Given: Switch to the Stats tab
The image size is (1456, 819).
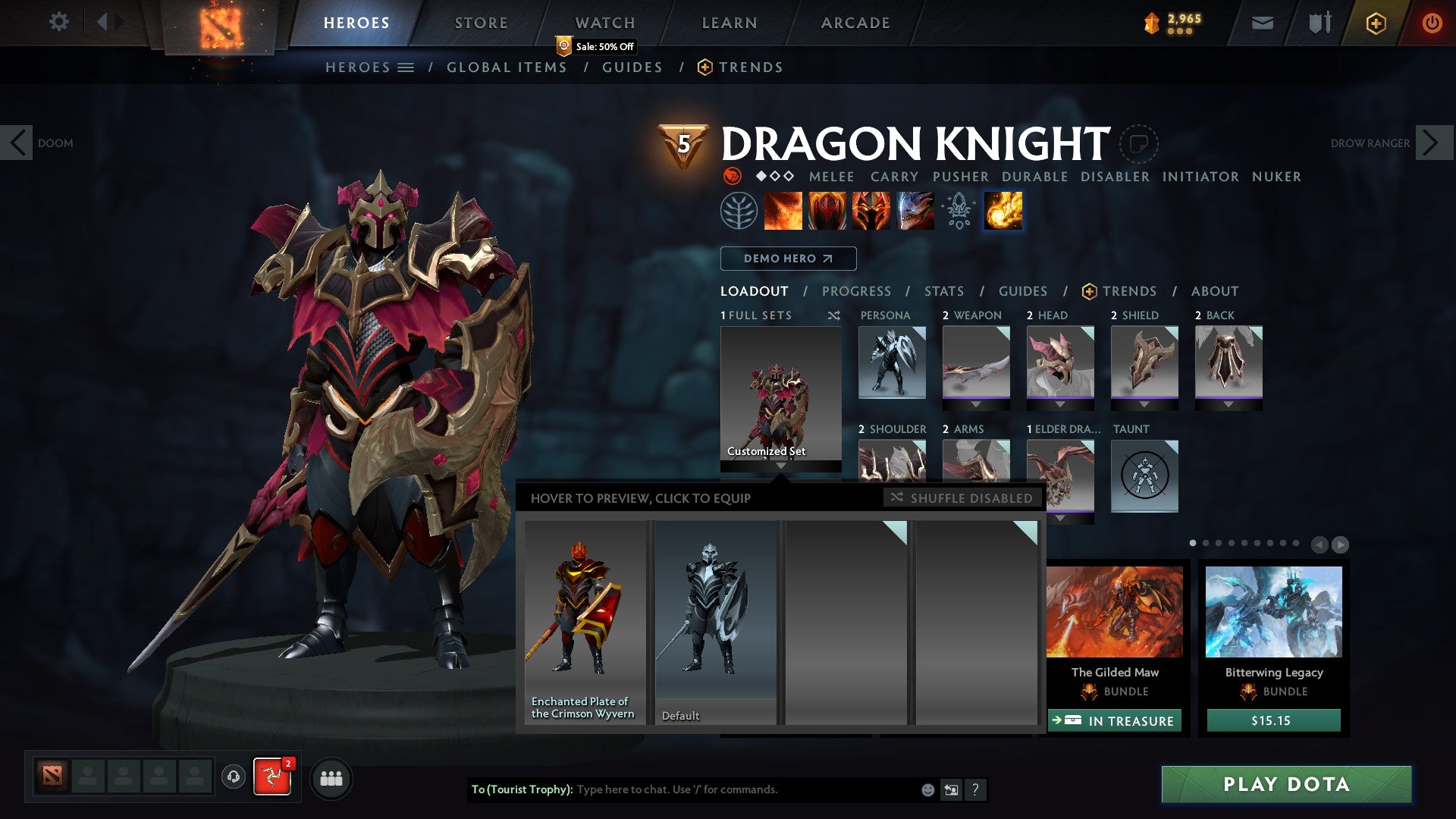Looking at the screenshot, I should tap(943, 290).
